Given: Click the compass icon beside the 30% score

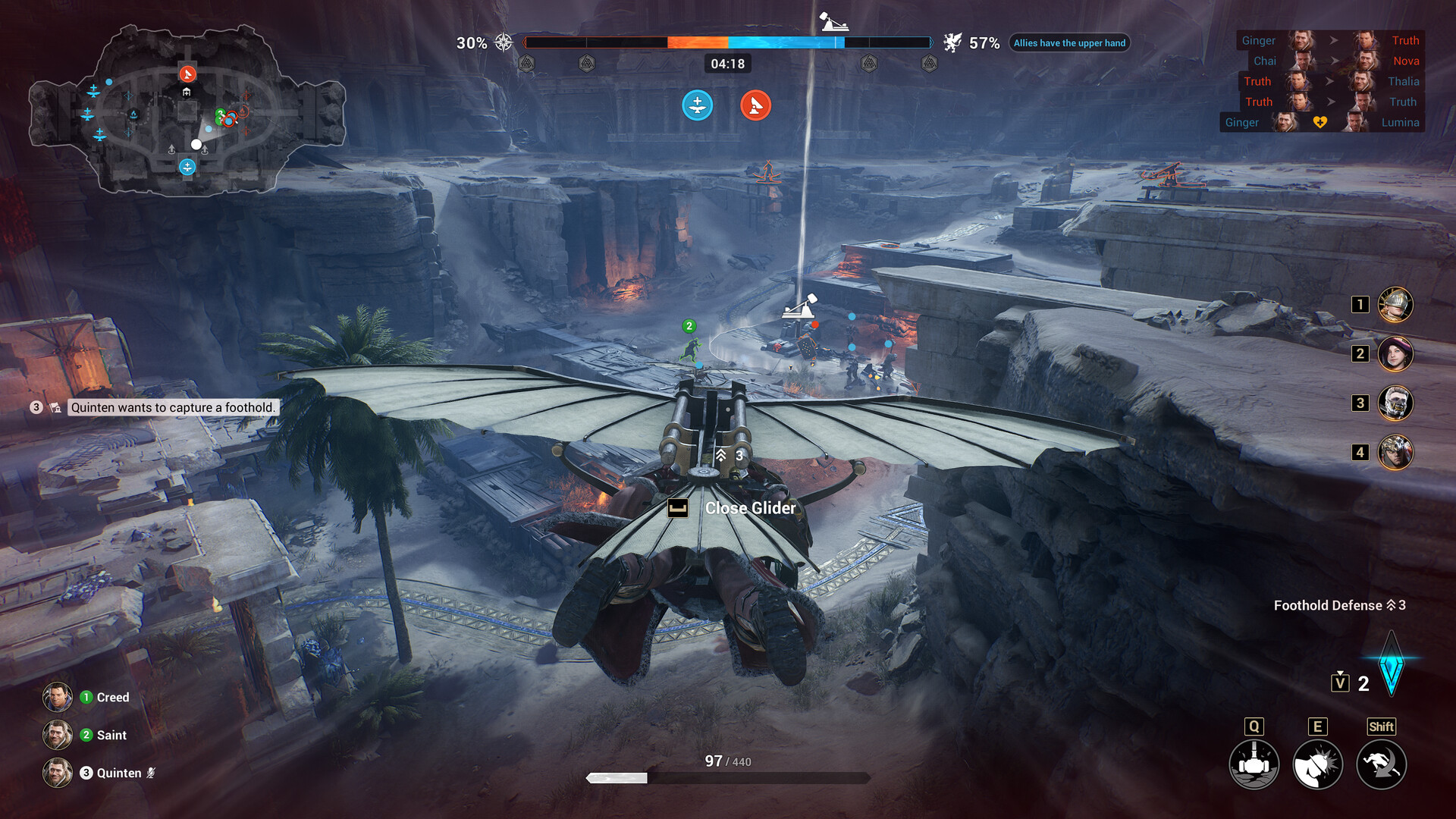Looking at the screenshot, I should [503, 43].
